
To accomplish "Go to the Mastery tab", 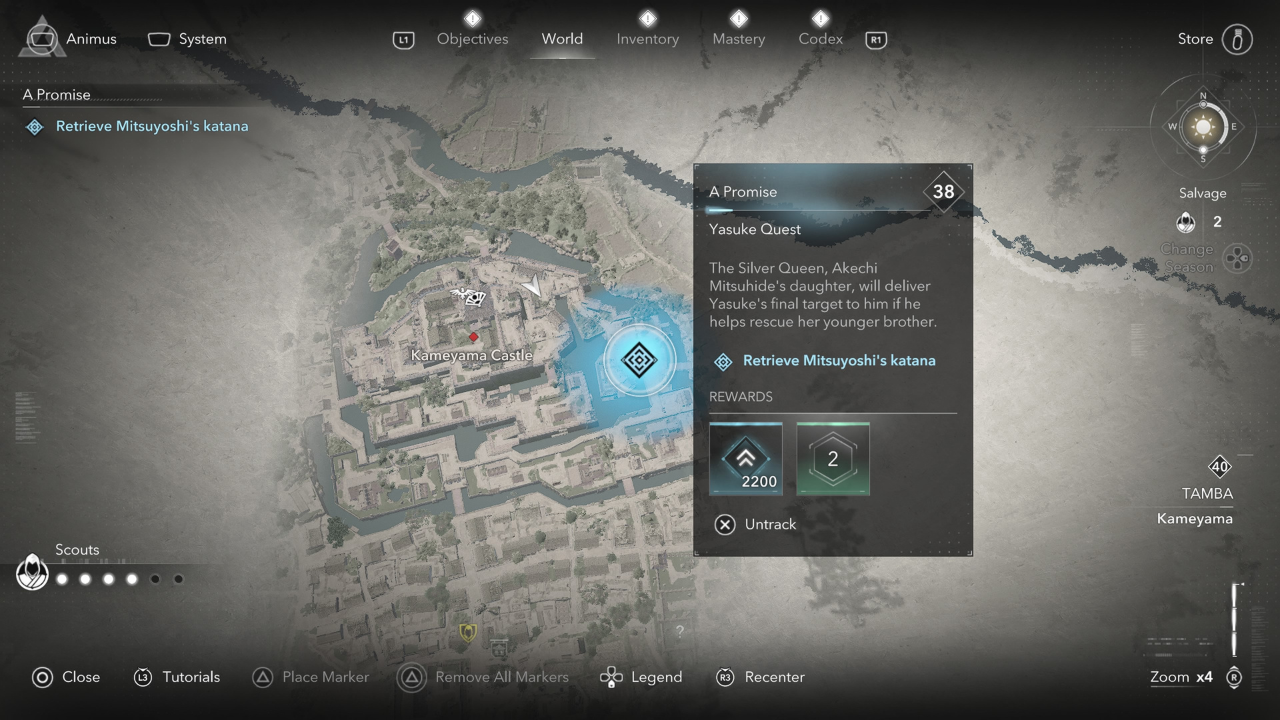I will 738,39.
